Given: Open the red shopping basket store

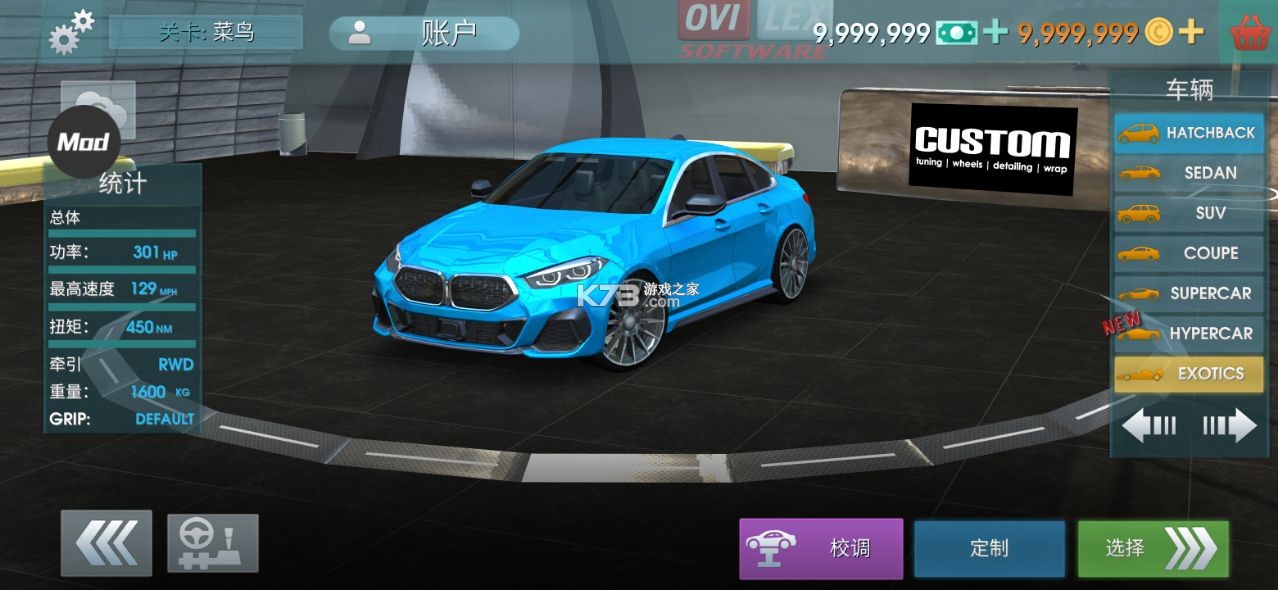Looking at the screenshot, I should coord(1250,33).
